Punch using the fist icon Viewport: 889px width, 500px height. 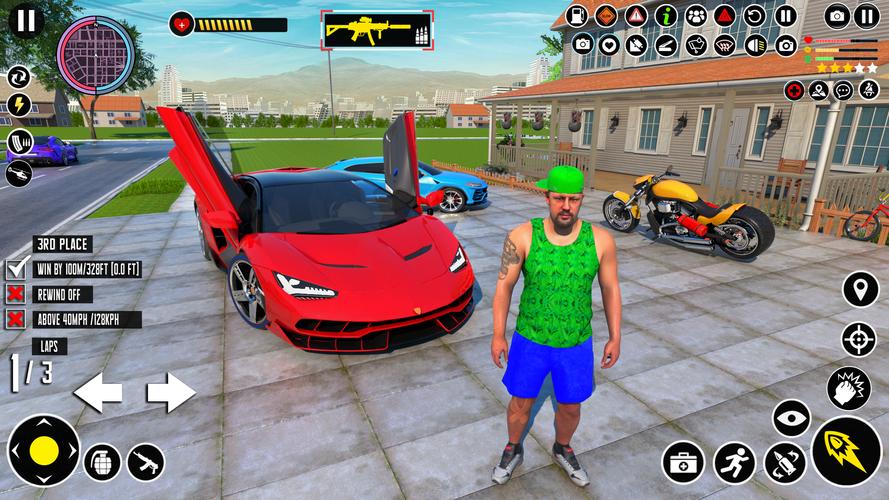[x=848, y=388]
